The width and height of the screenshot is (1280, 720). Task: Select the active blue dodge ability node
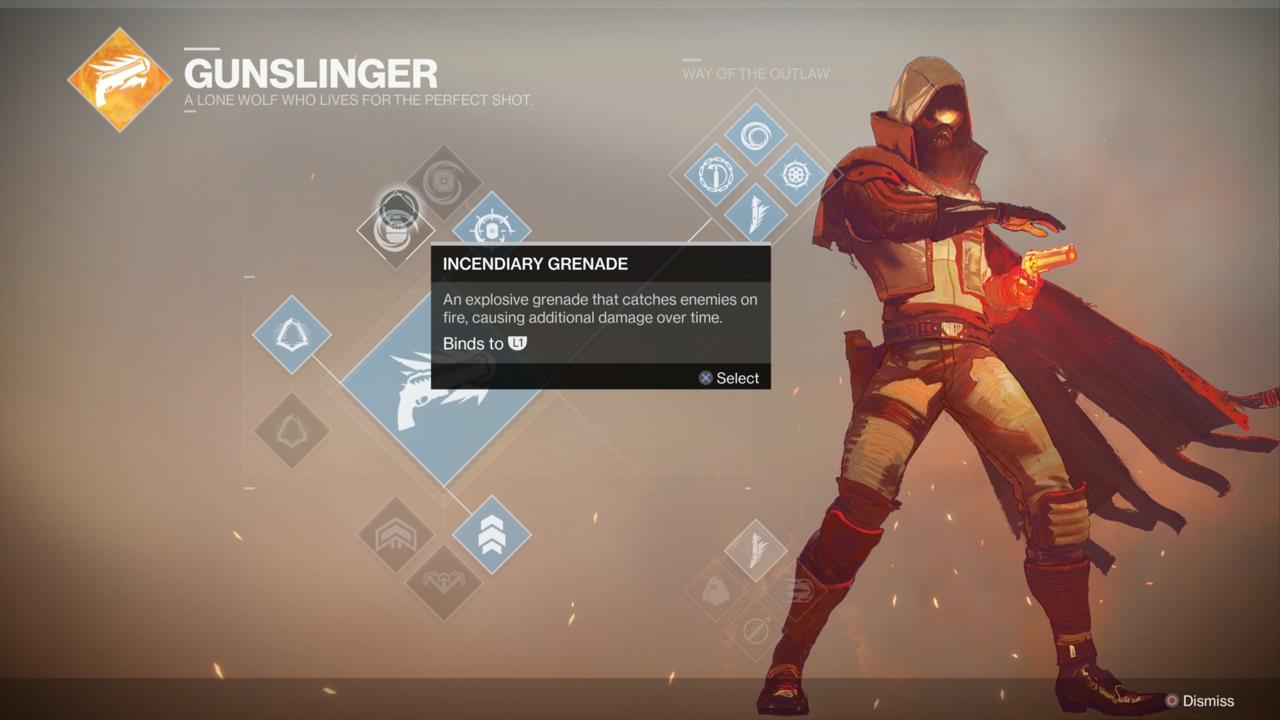click(x=291, y=334)
